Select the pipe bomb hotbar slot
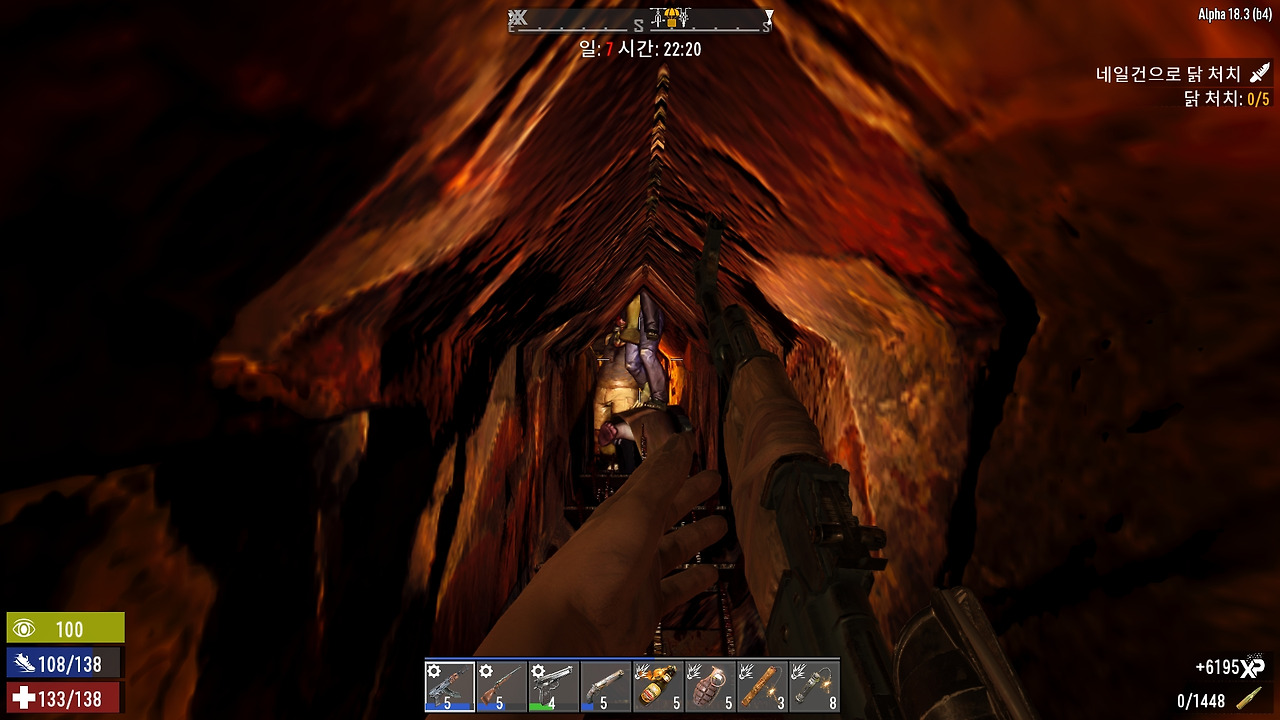The image size is (1280, 720). 814,686
